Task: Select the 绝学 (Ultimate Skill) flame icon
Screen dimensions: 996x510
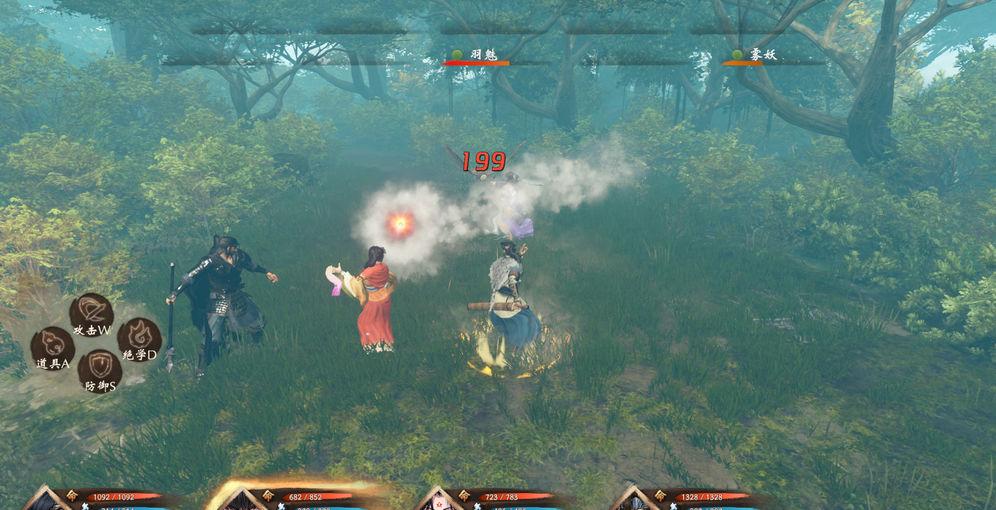Action: (138, 340)
